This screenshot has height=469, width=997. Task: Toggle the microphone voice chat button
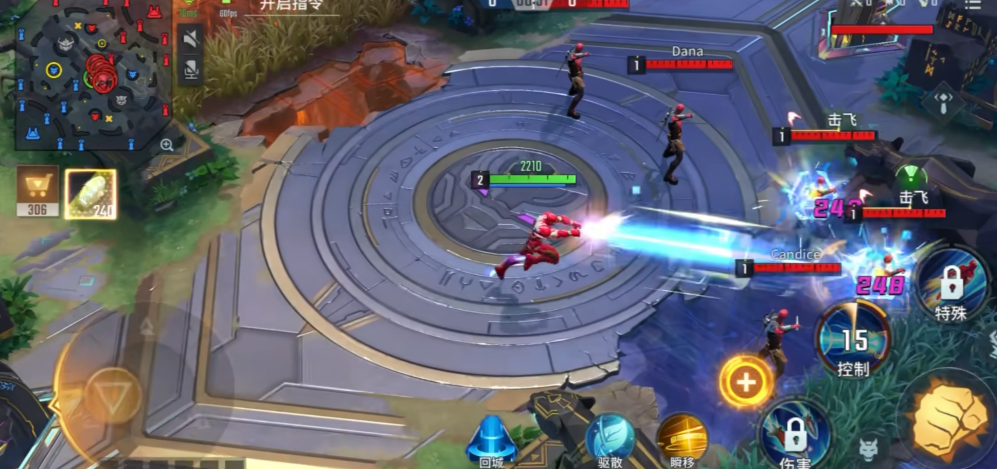[x=189, y=68]
